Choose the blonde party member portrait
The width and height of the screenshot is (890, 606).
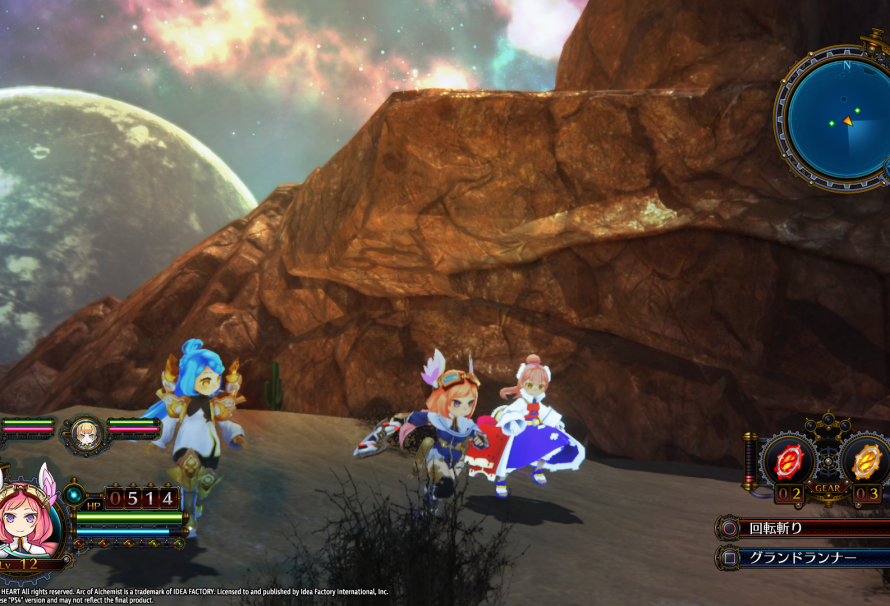click(84, 432)
